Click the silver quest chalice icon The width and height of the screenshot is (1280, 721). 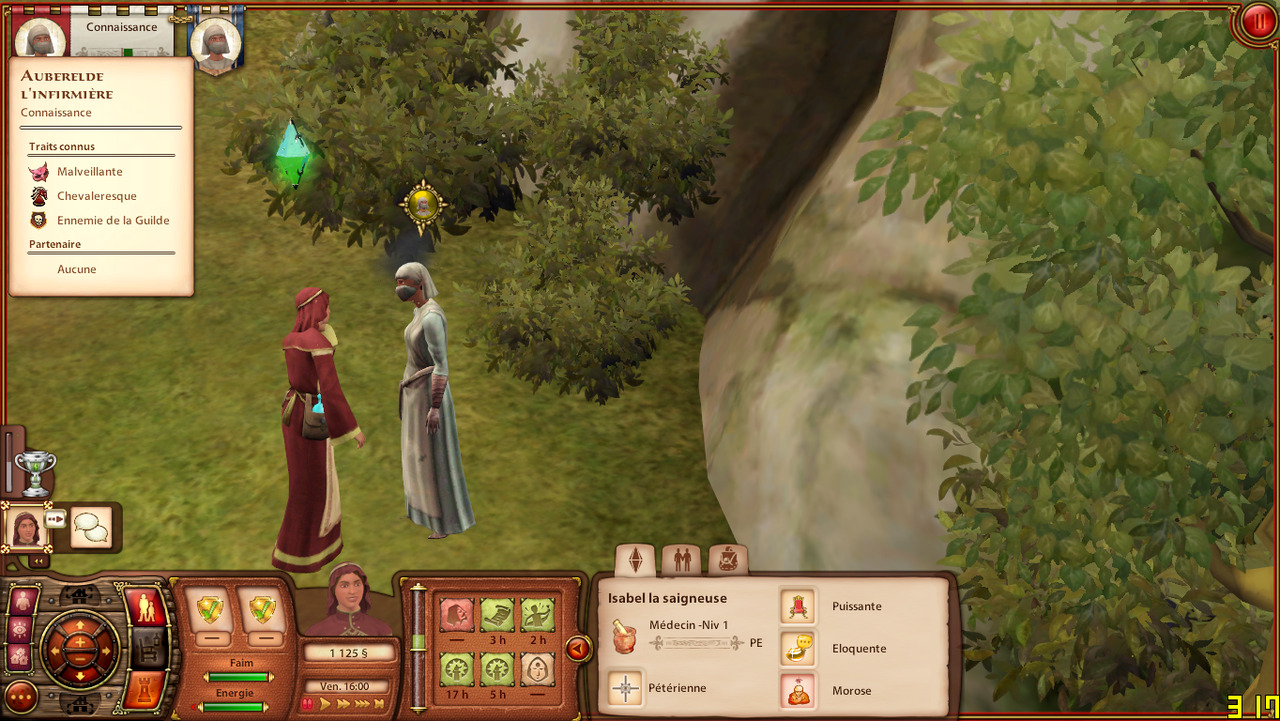pyautogui.click(x=35, y=472)
